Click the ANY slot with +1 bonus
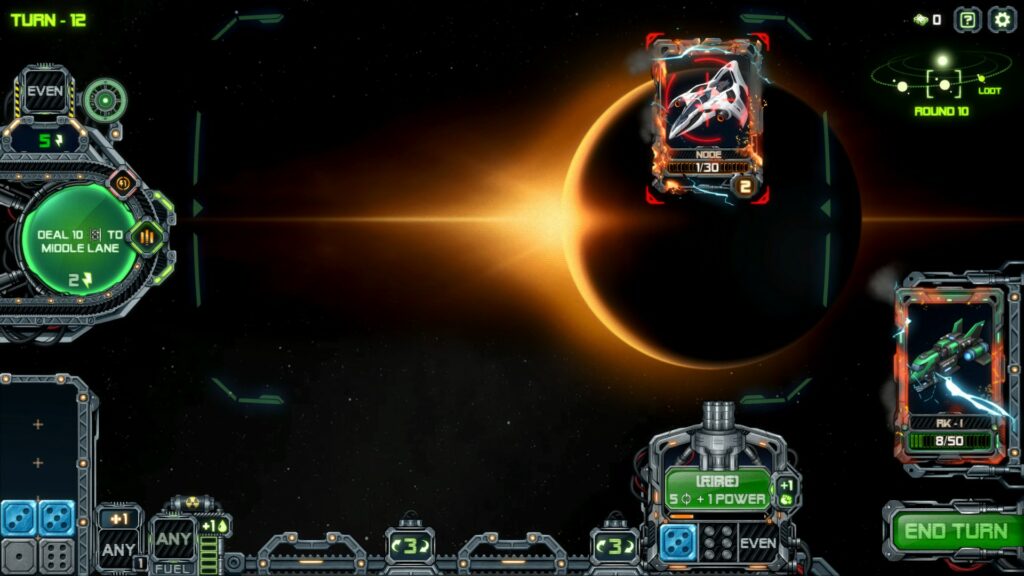The image size is (1024, 576). point(118,547)
